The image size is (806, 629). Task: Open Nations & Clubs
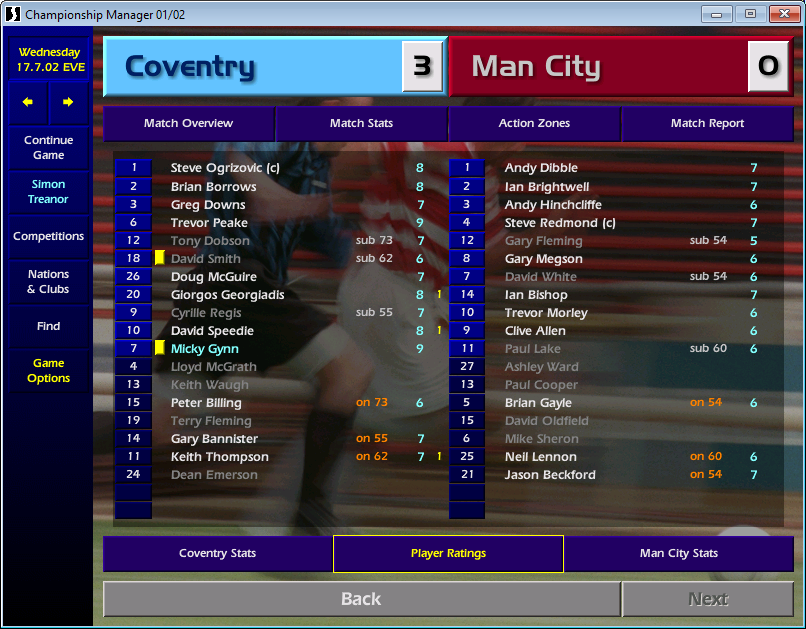(x=48, y=282)
